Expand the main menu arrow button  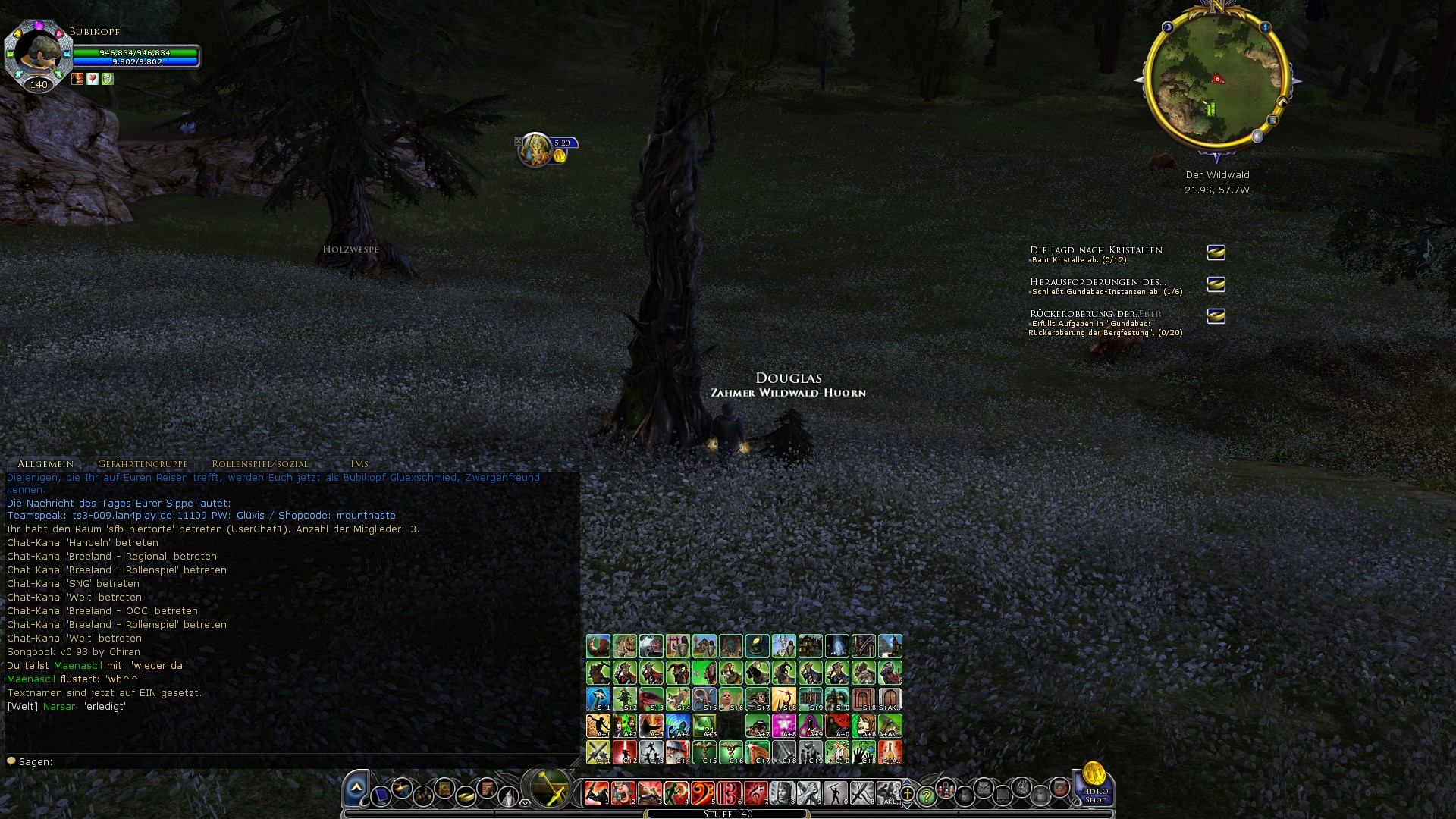click(x=356, y=789)
